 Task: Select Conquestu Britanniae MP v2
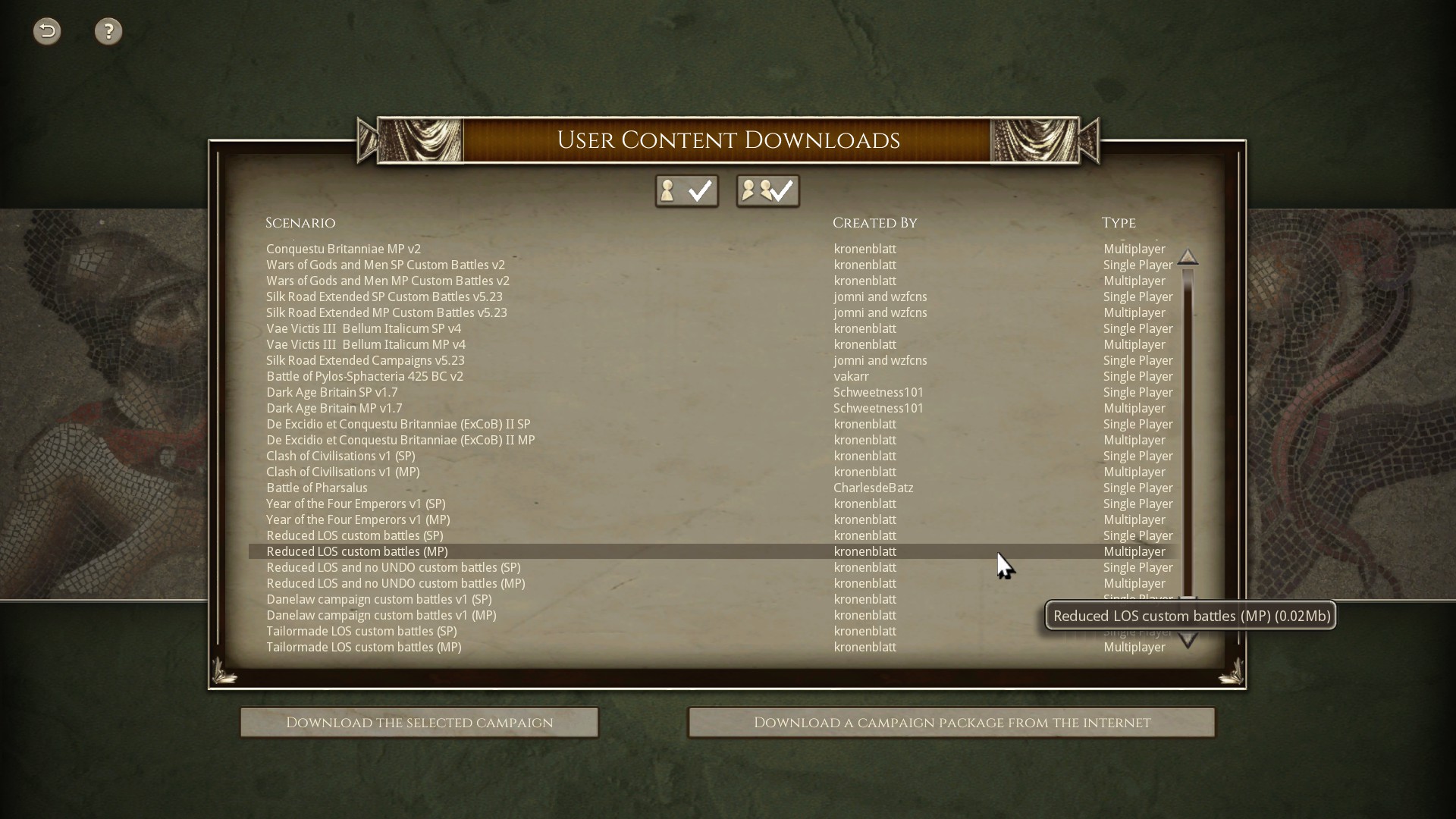point(344,249)
